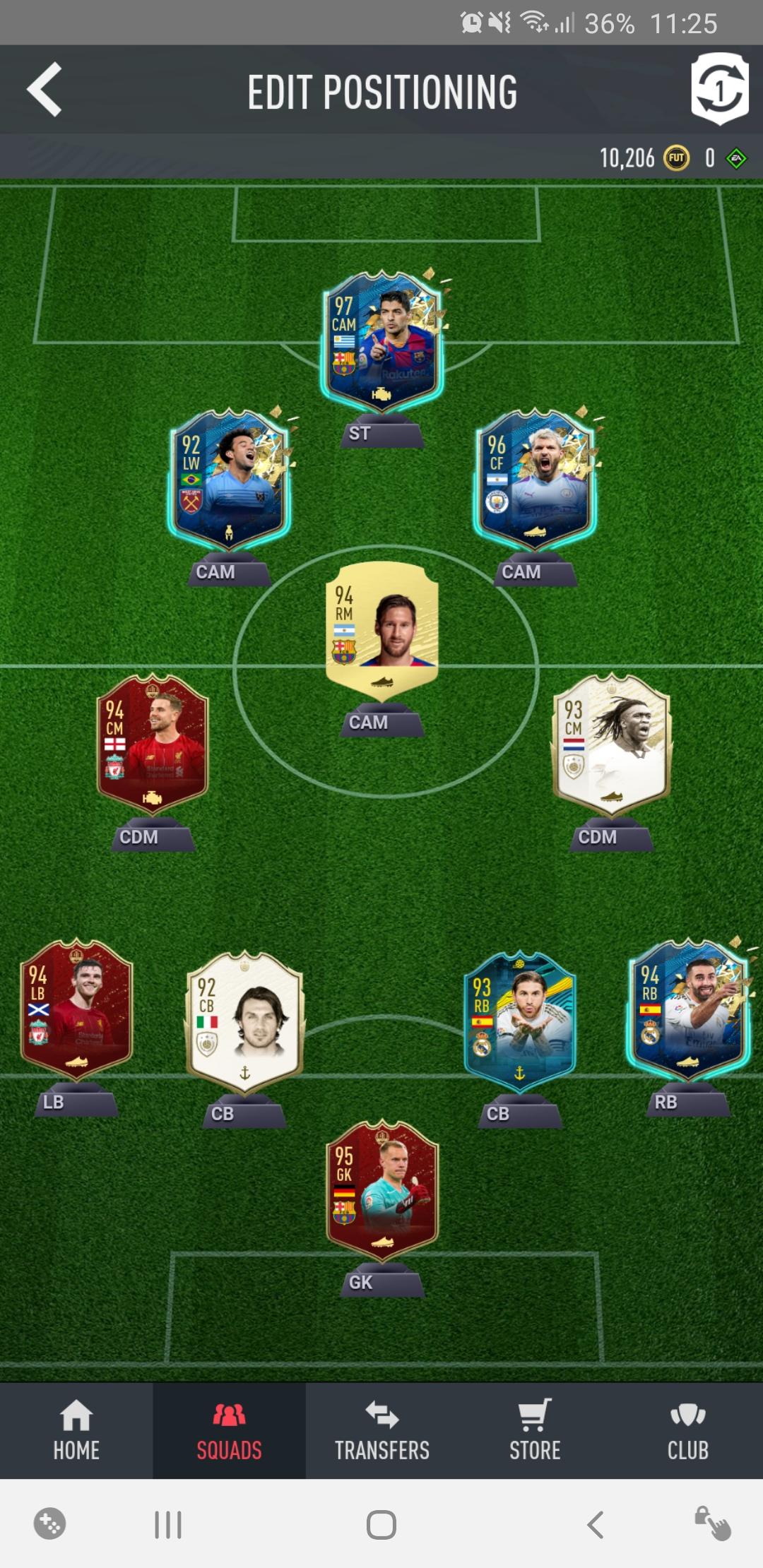Tap the Android home button
Viewport: 763px width, 1568px height.
click(381, 1525)
